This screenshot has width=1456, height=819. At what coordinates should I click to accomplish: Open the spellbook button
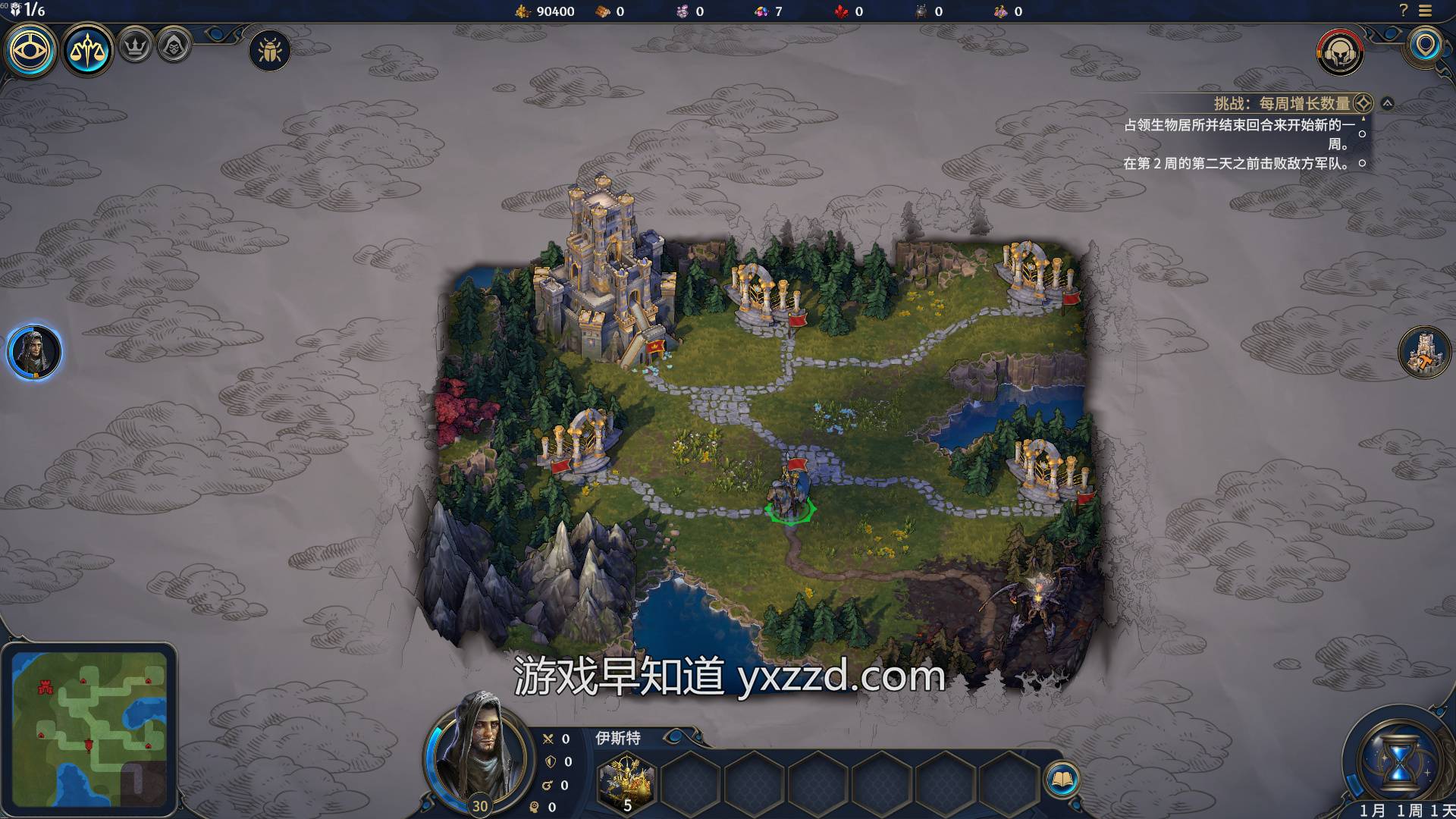1062,779
